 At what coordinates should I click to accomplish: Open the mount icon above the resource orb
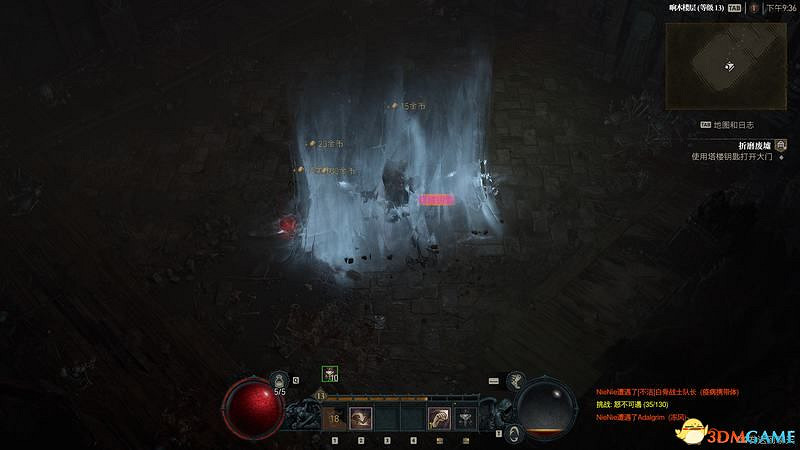(517, 378)
